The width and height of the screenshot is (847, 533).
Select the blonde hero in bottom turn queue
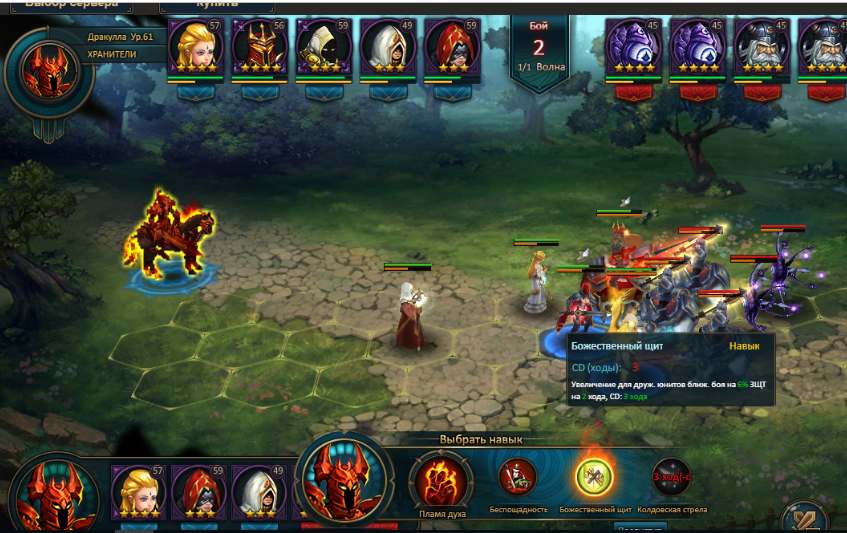click(x=137, y=493)
